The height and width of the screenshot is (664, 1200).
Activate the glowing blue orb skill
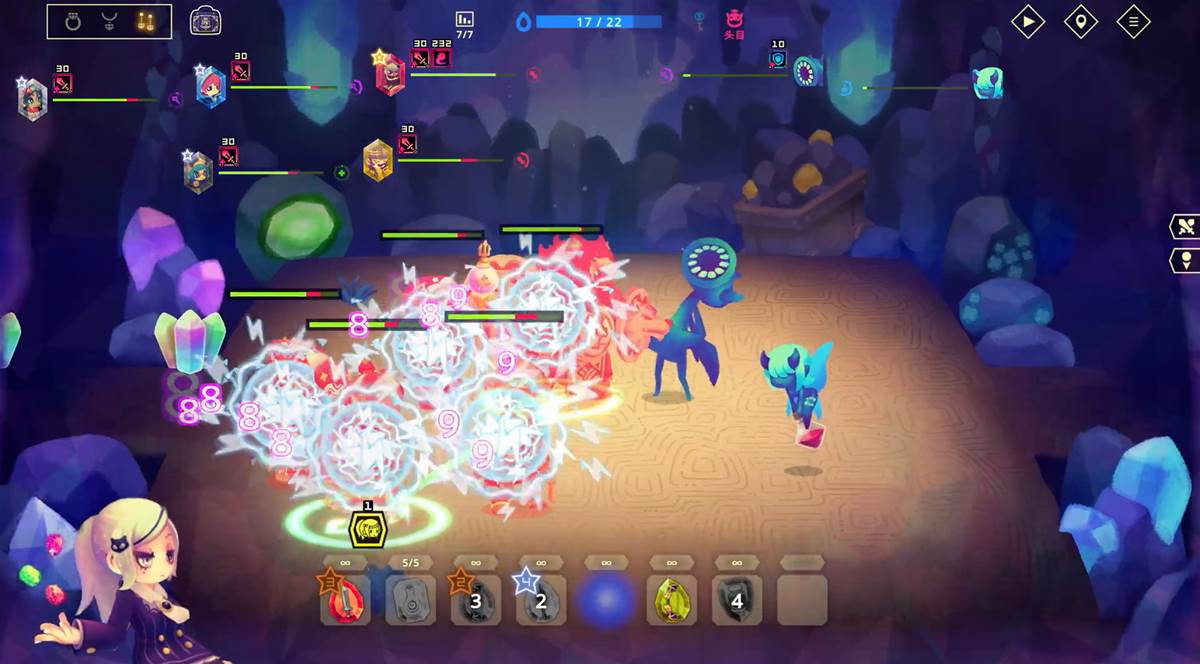pyautogui.click(x=607, y=600)
